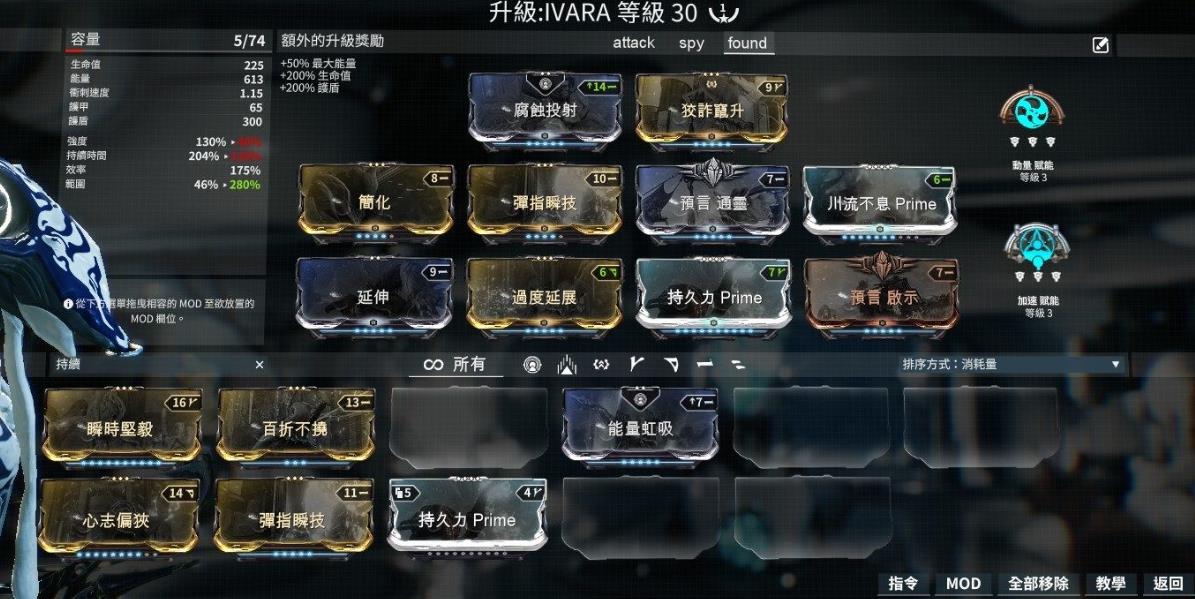Click the rename config edit icon

click(1100, 45)
